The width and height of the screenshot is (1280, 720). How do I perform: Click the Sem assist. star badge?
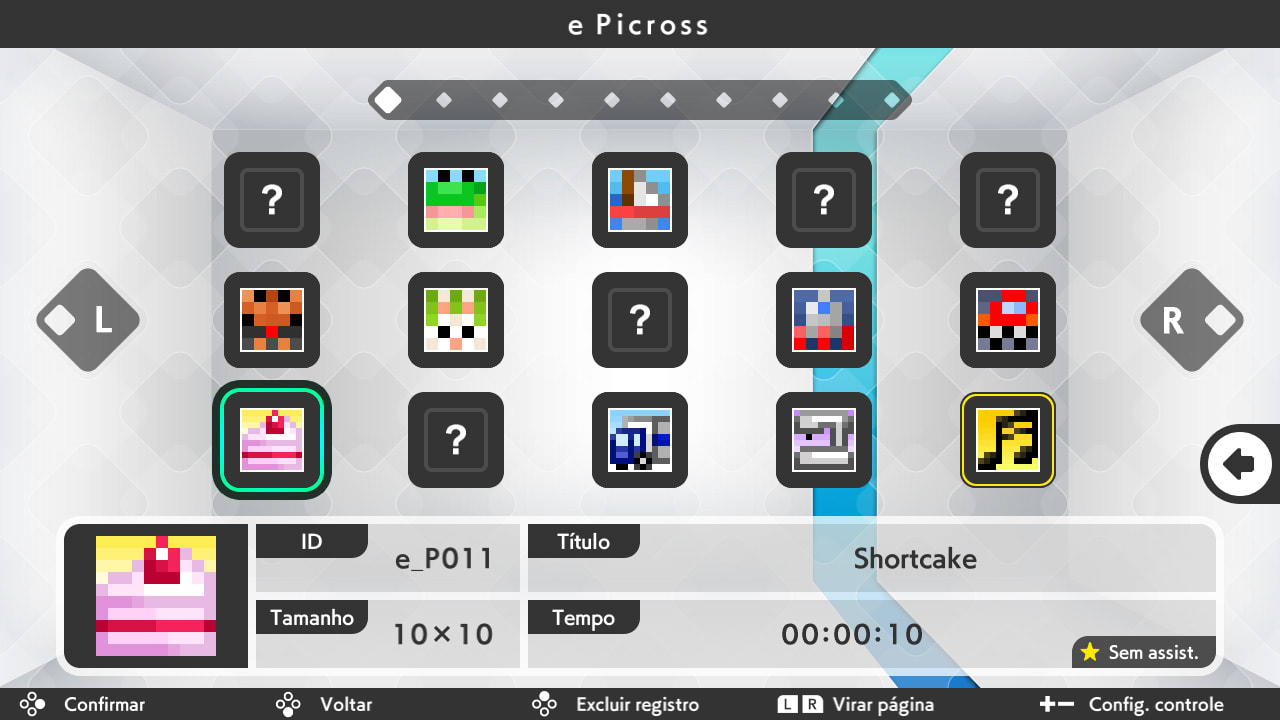tap(1143, 652)
